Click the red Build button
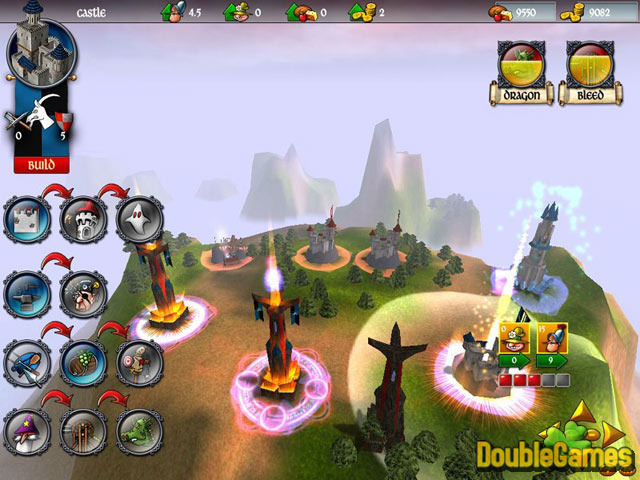 pyautogui.click(x=41, y=164)
